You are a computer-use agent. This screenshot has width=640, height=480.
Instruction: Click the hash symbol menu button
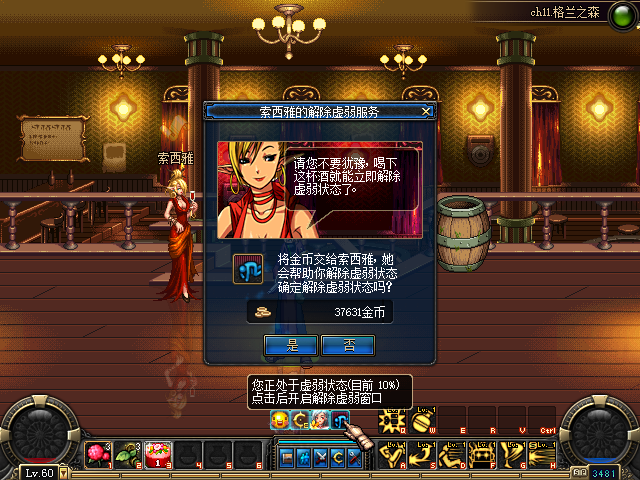point(304,458)
